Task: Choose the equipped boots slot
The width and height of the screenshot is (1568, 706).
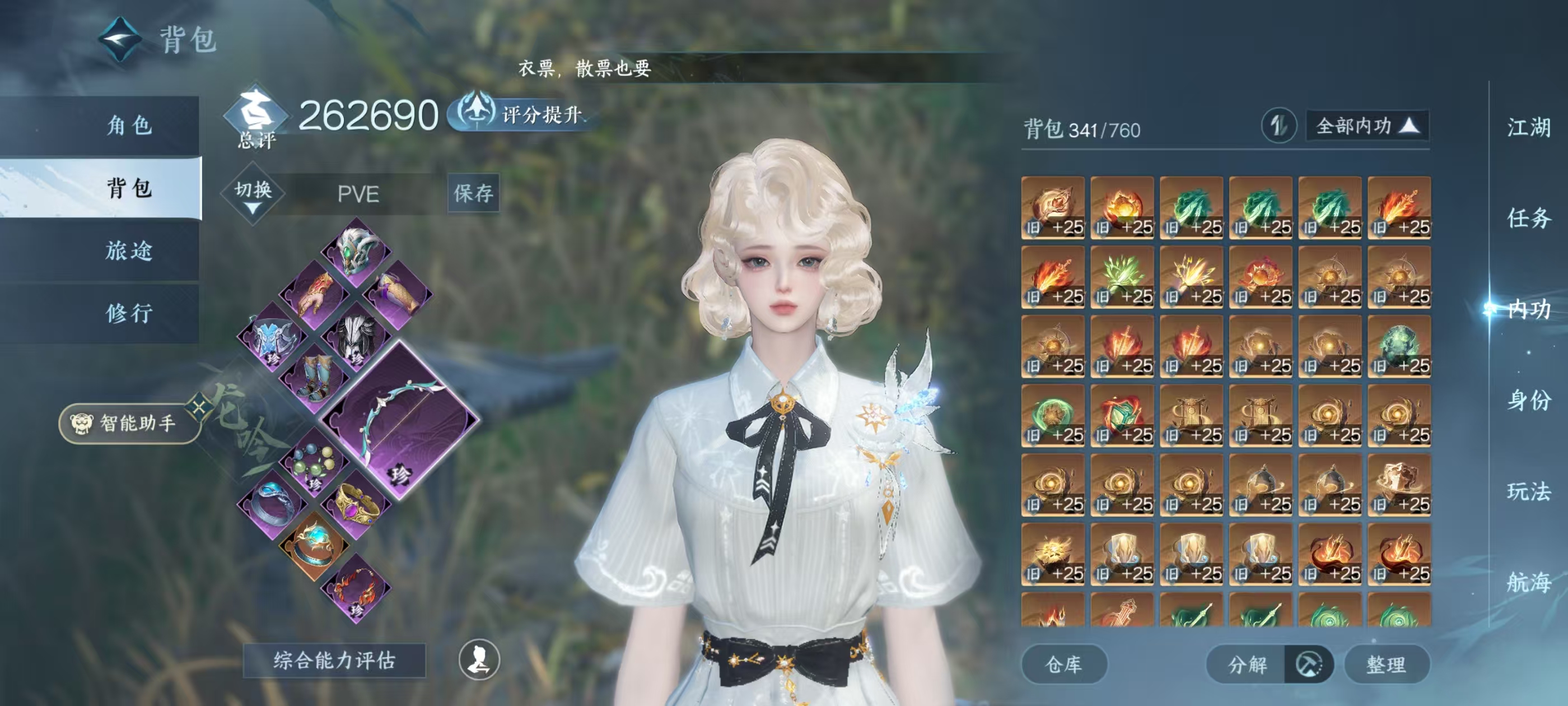Action: point(315,378)
